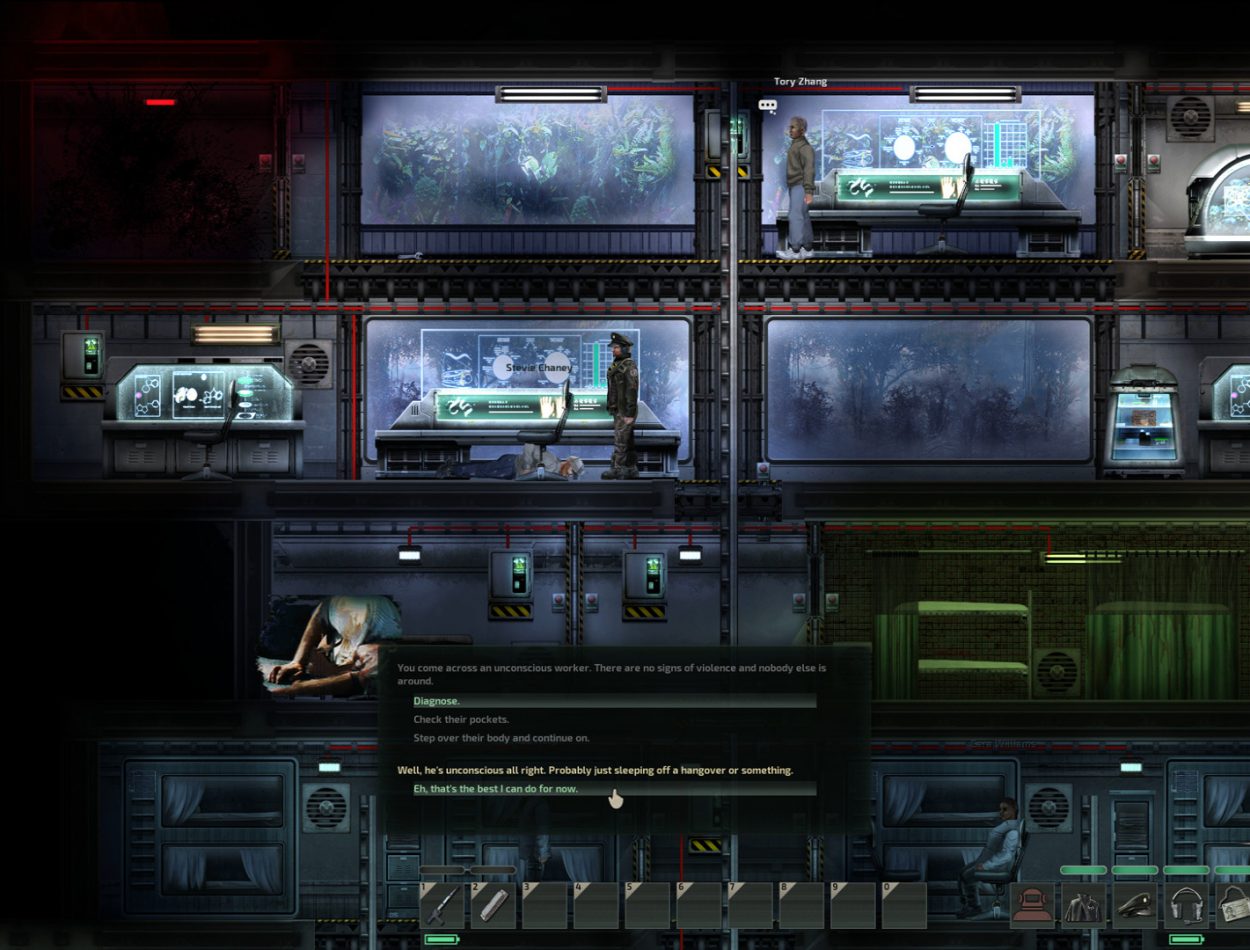Click the red diving mask equipment slot
Screen dimensions: 1250x950
1032,905
